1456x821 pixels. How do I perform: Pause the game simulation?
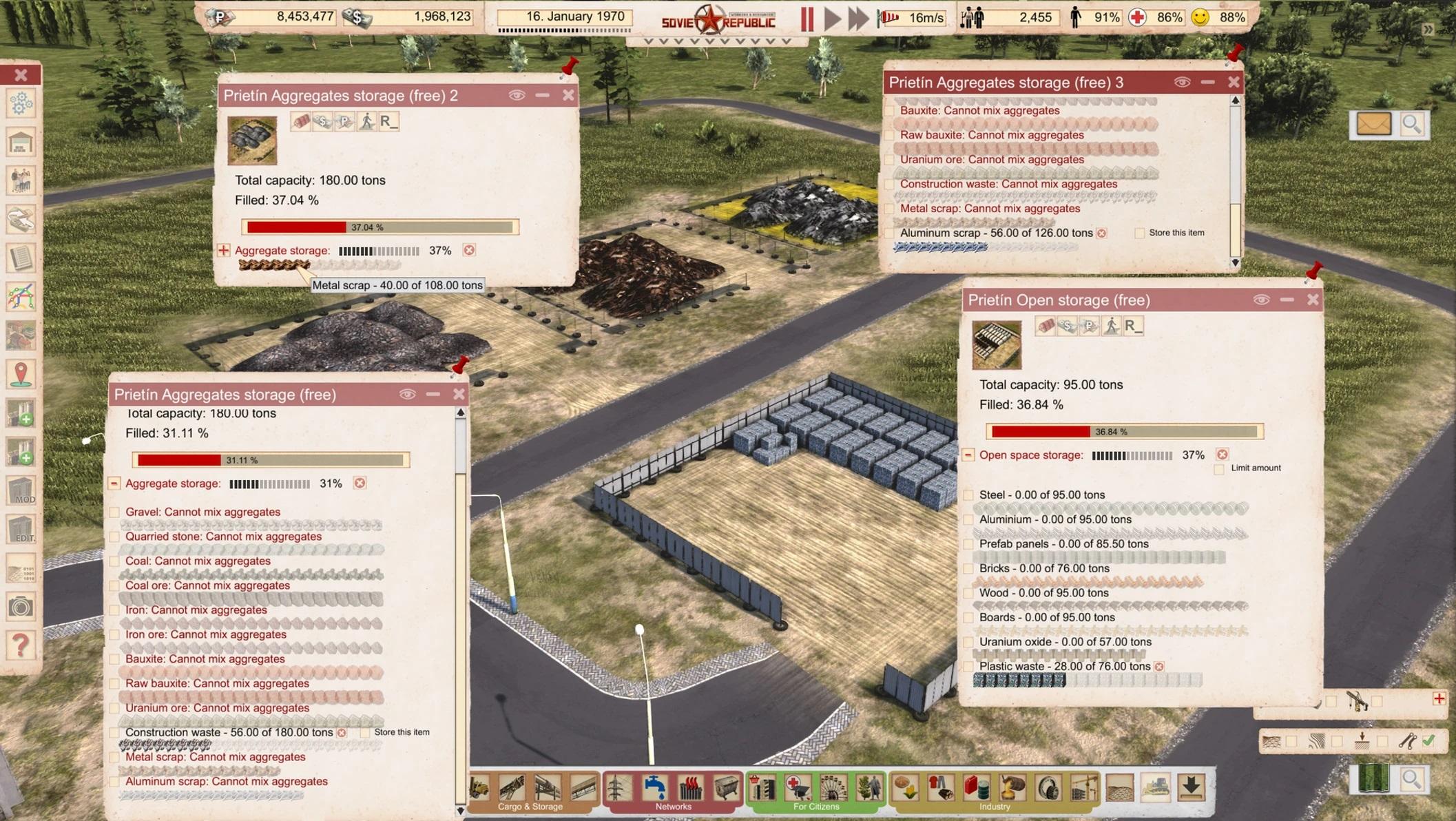point(807,19)
